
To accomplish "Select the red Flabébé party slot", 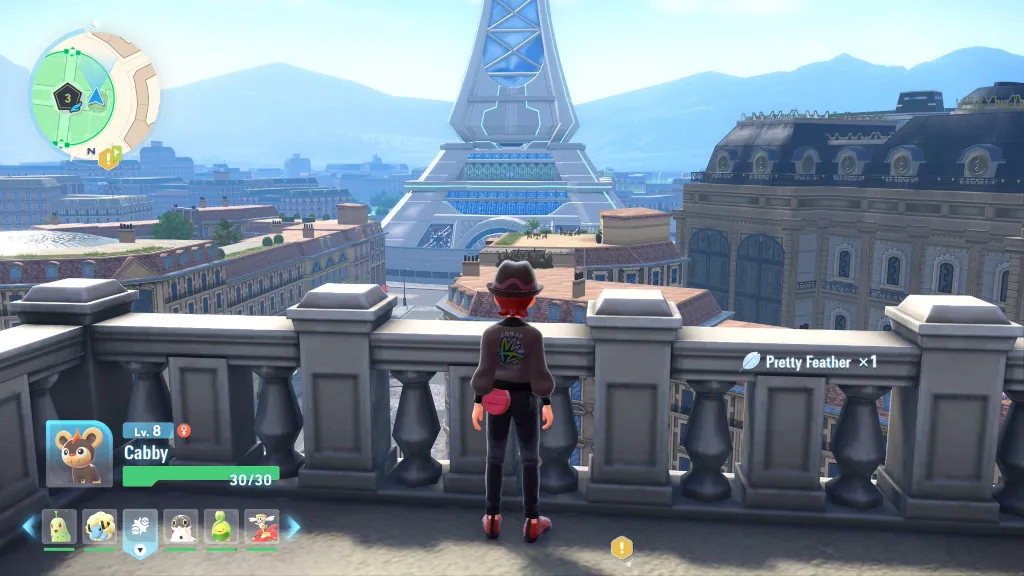I will (262, 526).
